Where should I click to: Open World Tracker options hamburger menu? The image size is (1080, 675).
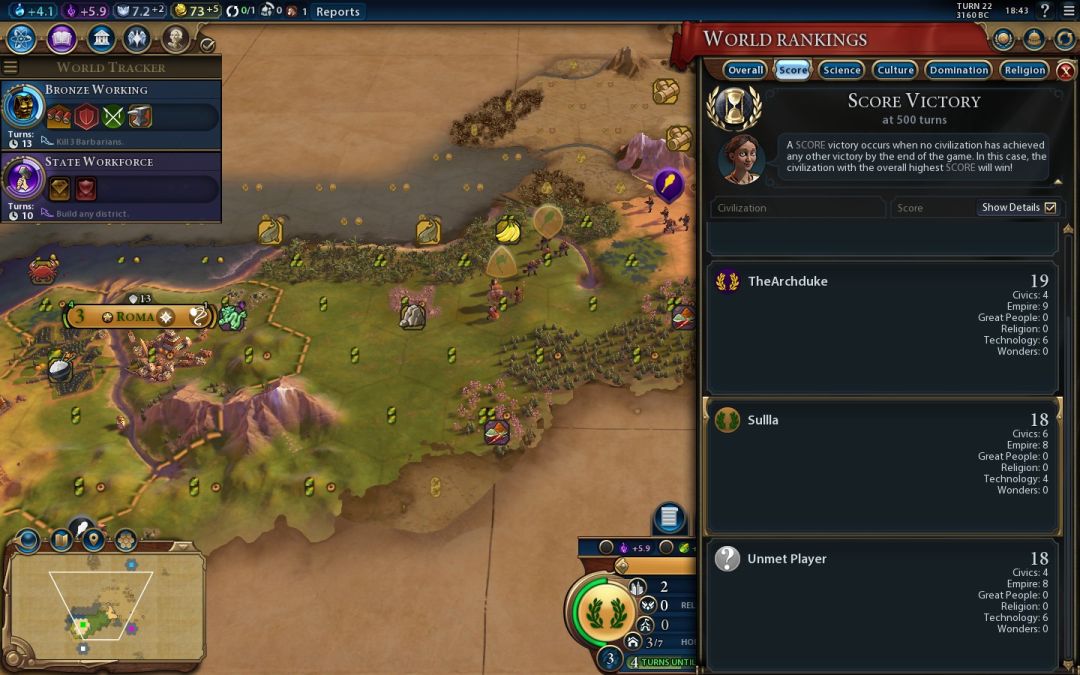click(x=11, y=67)
